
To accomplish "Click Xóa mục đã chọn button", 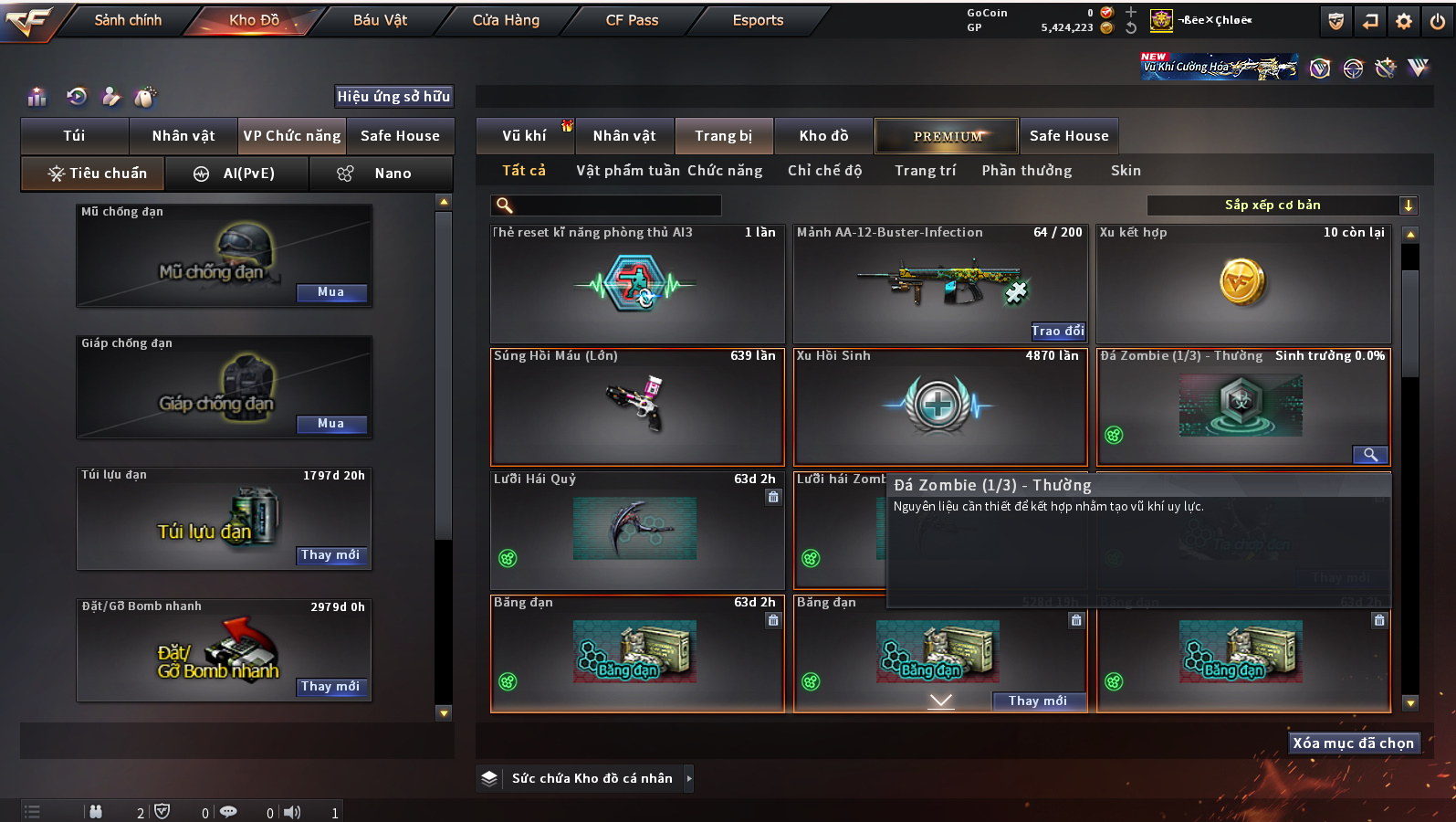I will pos(1353,743).
